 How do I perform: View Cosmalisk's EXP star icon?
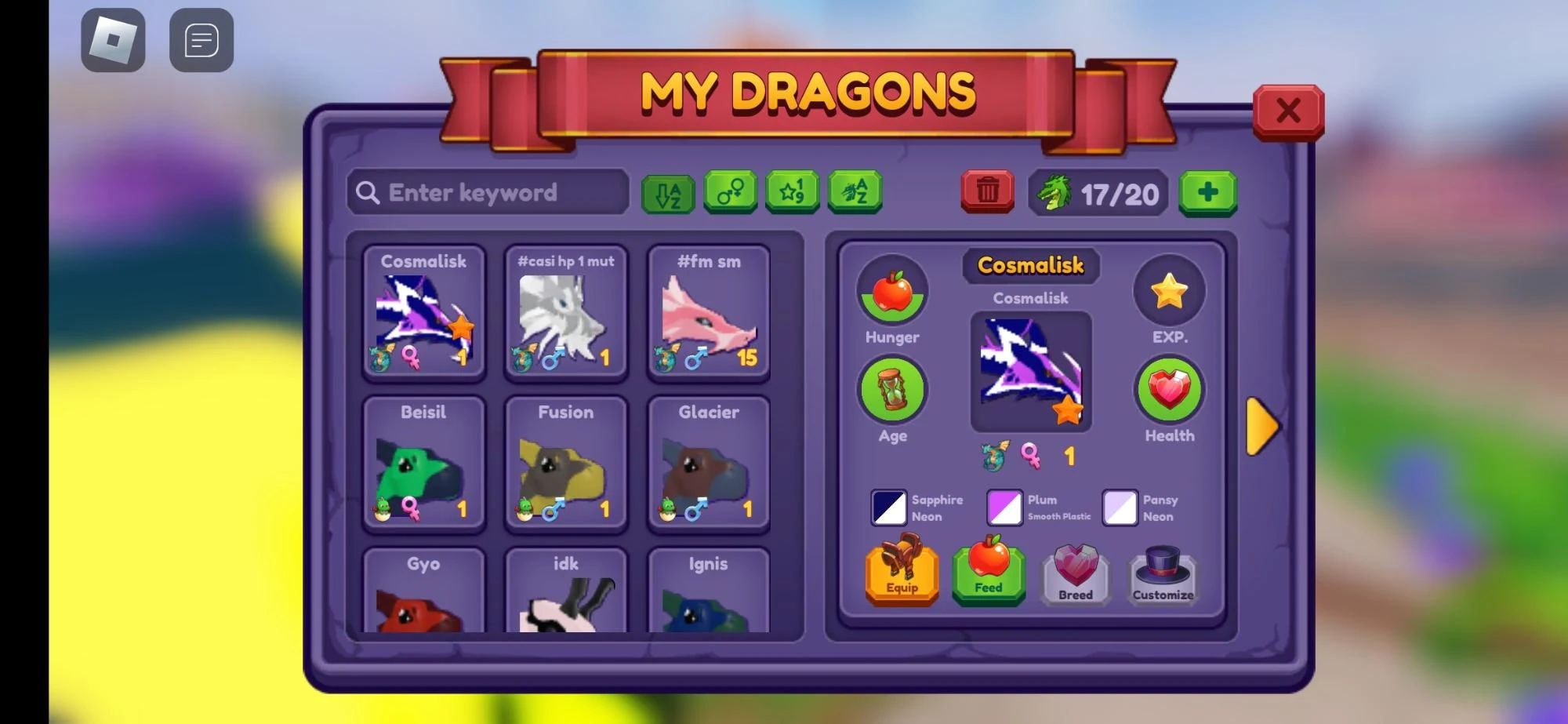coord(1169,290)
